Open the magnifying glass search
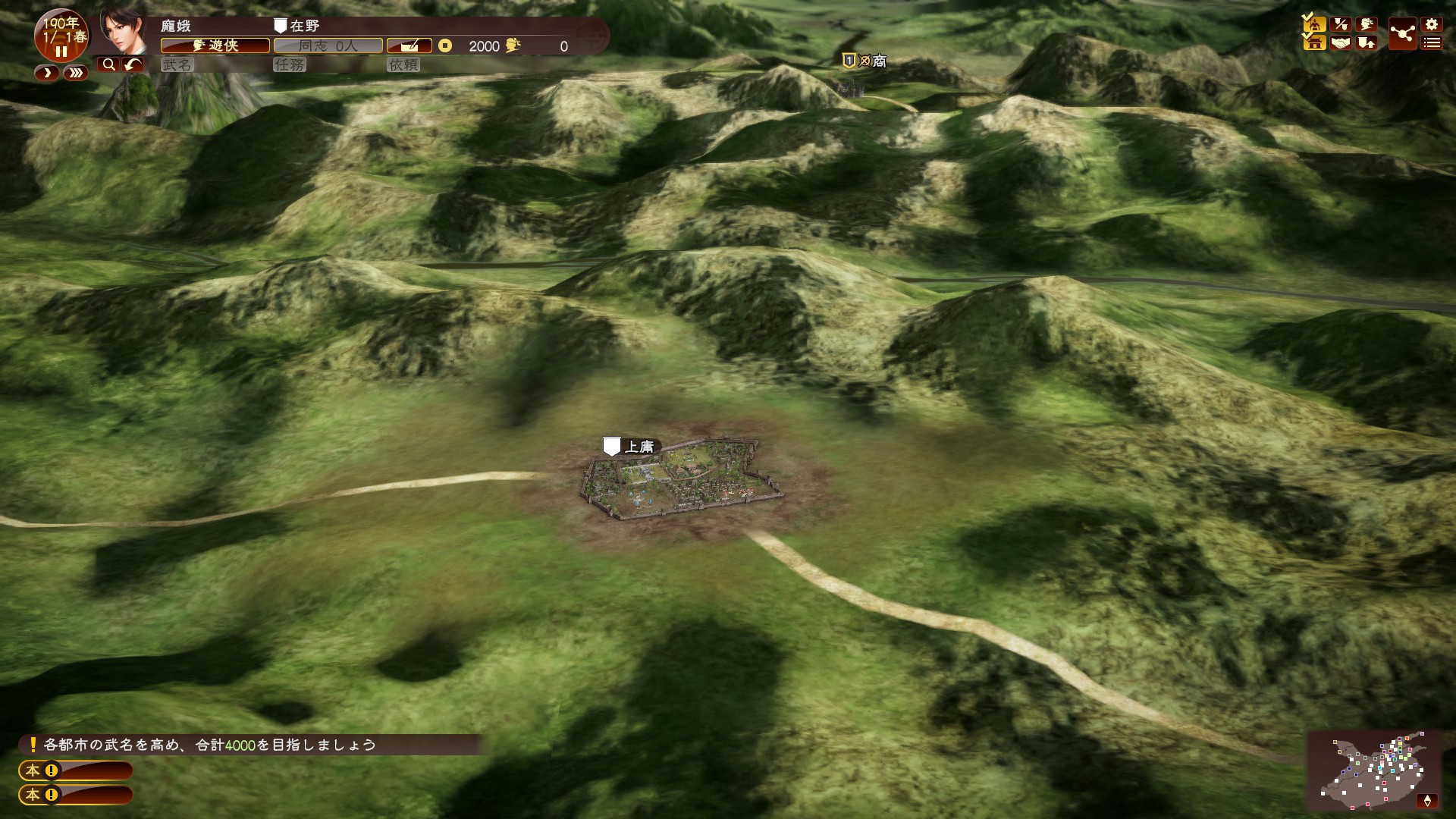 pyautogui.click(x=108, y=64)
